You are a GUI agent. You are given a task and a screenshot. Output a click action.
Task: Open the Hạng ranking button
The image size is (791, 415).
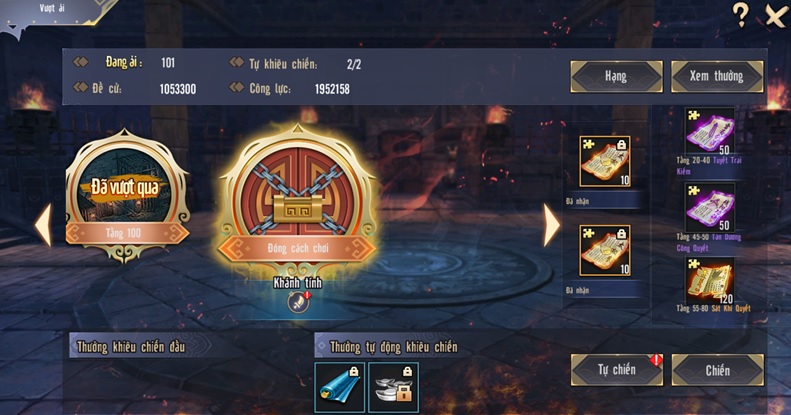tap(616, 76)
